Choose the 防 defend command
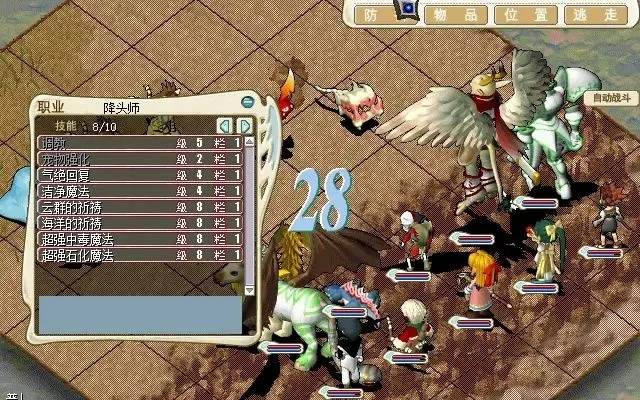Viewport: 640px width, 400px height. pyautogui.click(x=371, y=14)
